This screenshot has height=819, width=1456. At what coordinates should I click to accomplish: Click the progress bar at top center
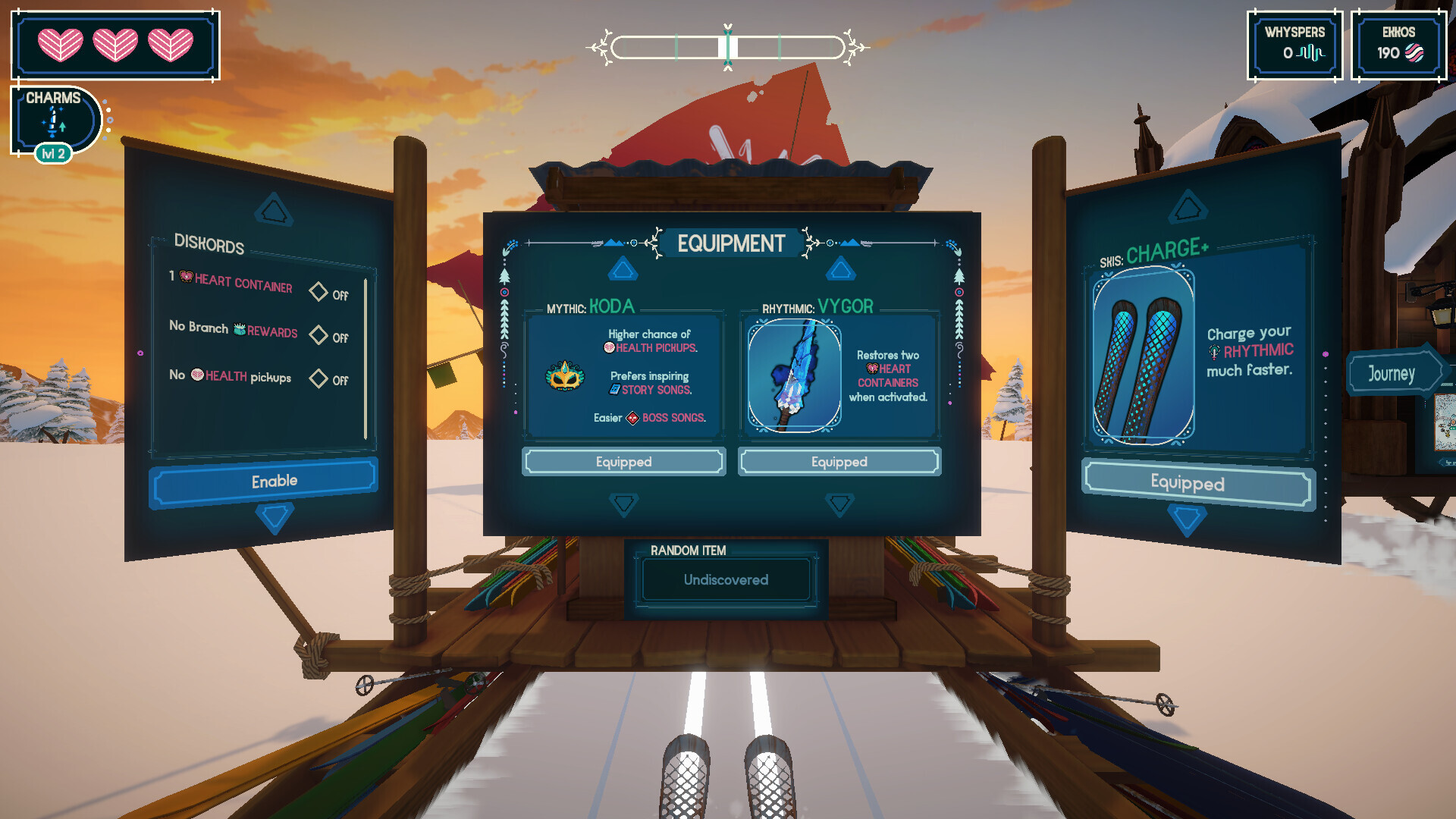(728, 45)
